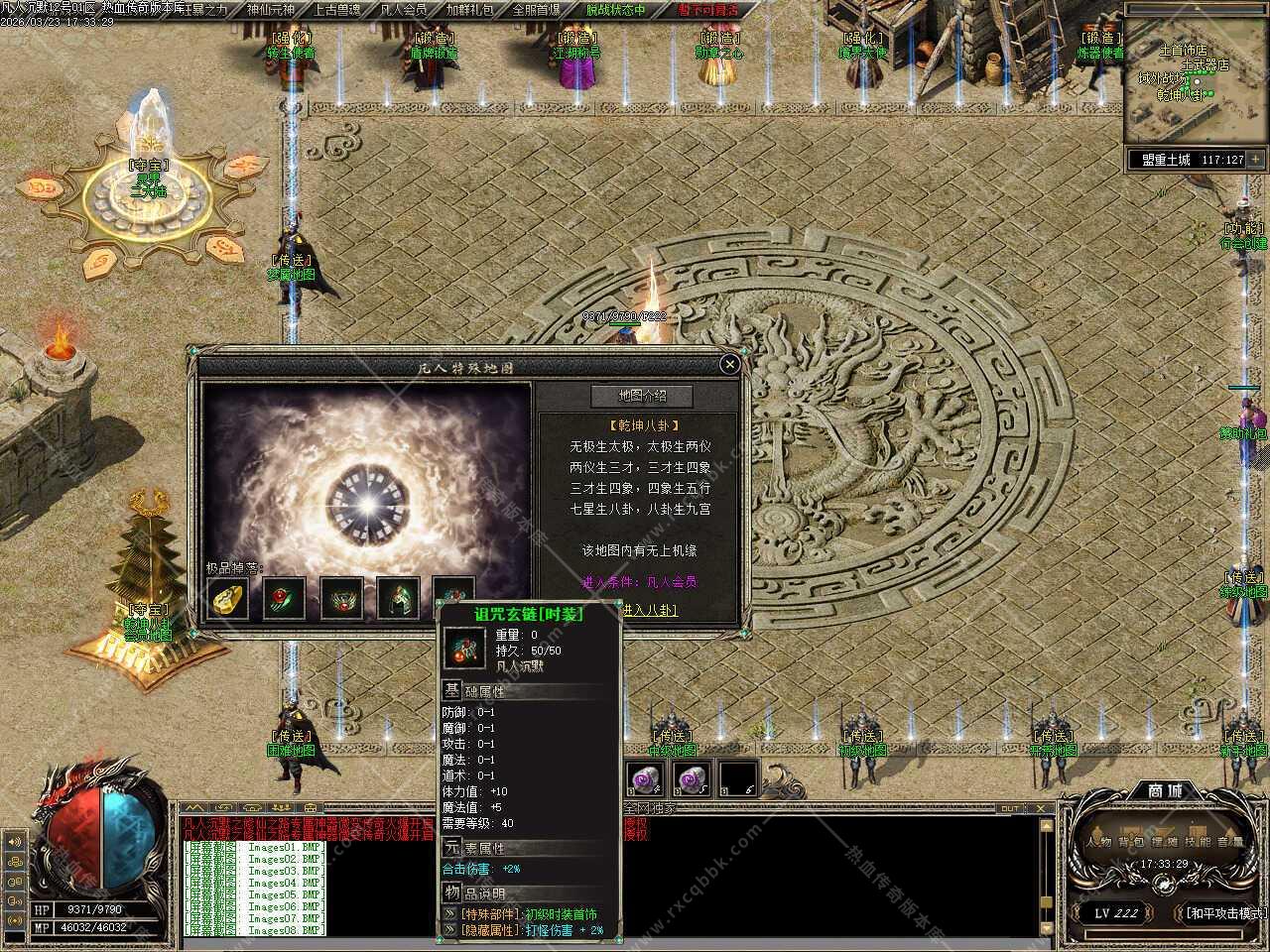Open the 技能 skills panel

[x=1198, y=842]
